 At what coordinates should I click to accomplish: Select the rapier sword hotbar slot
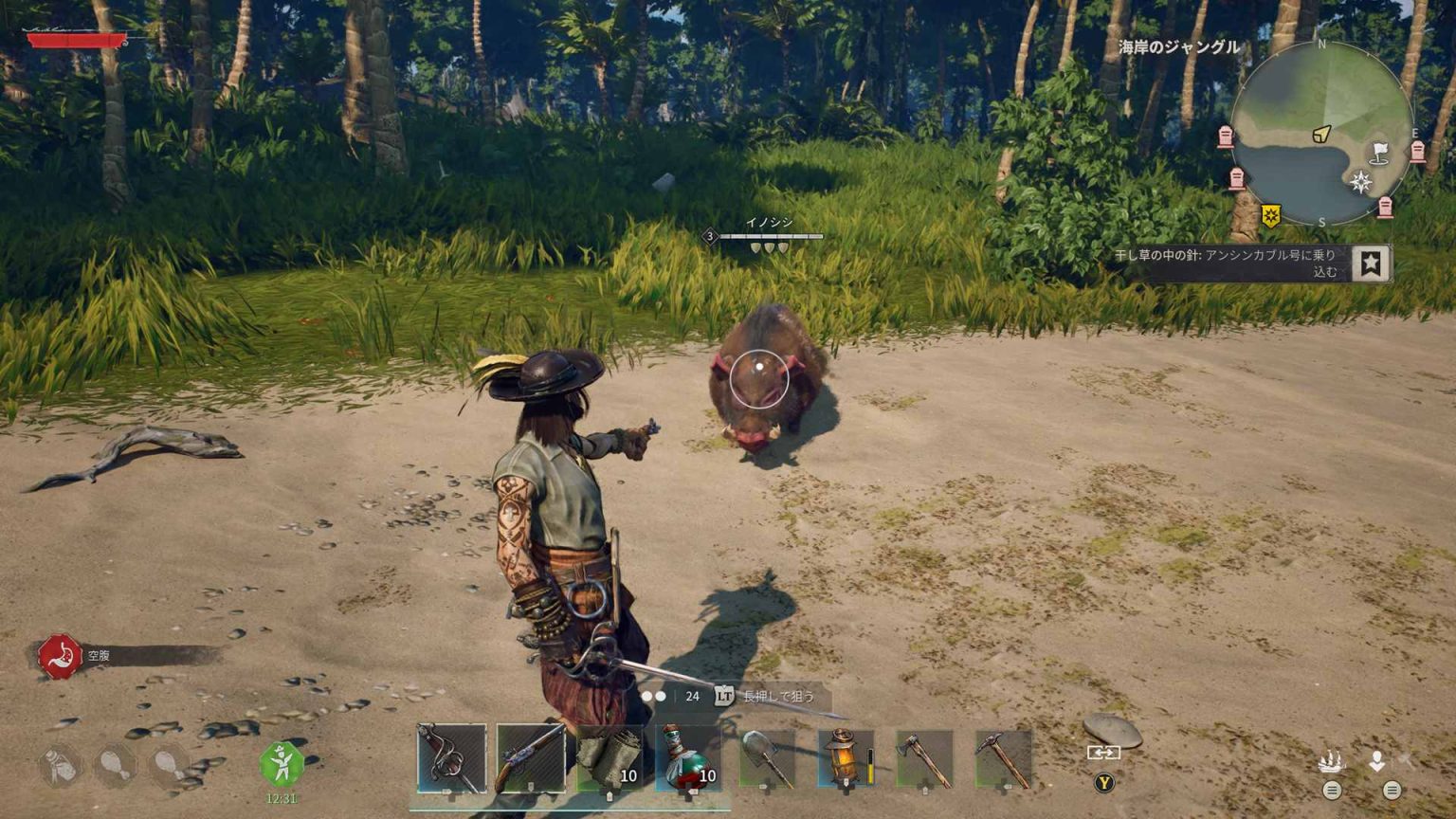pos(451,758)
